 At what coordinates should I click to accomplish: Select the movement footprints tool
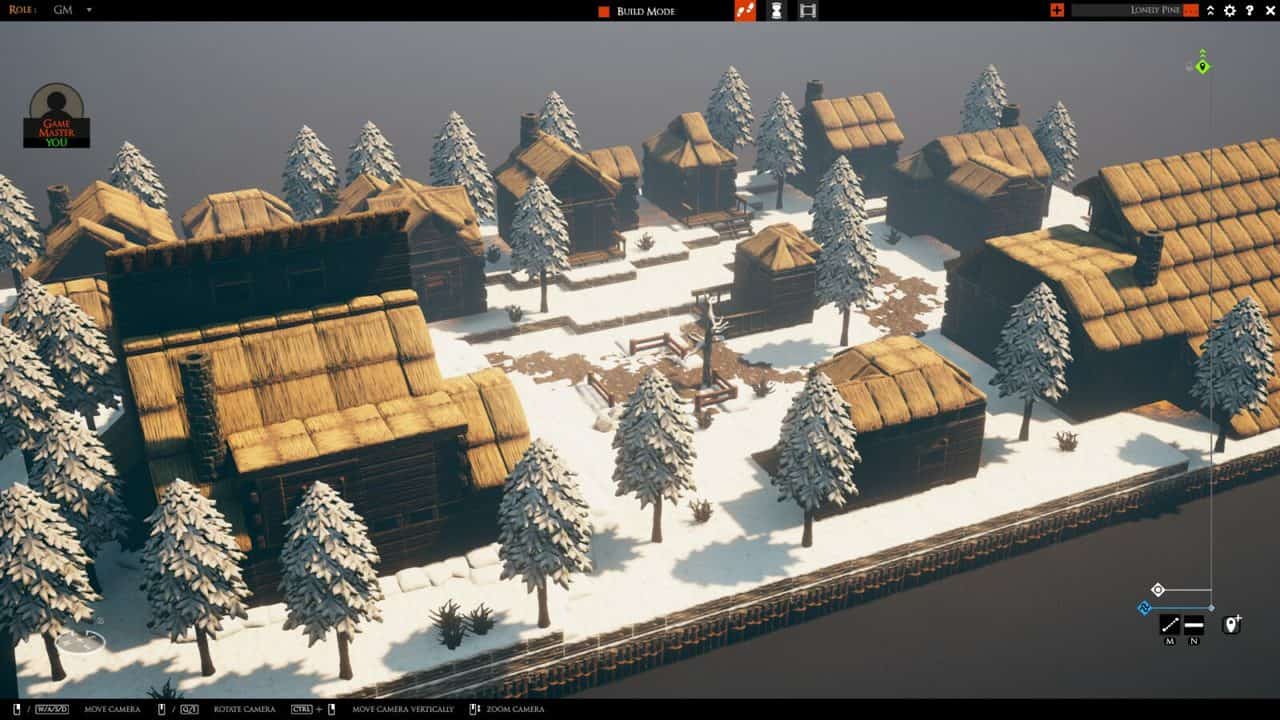tap(746, 11)
